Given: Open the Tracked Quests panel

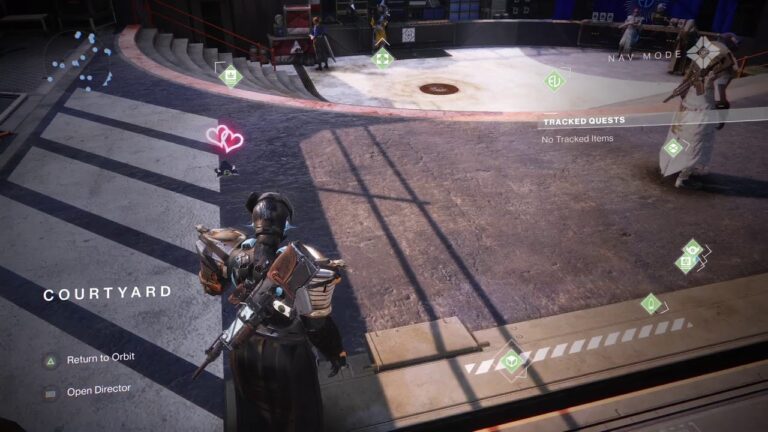Looking at the screenshot, I should coord(584,121).
